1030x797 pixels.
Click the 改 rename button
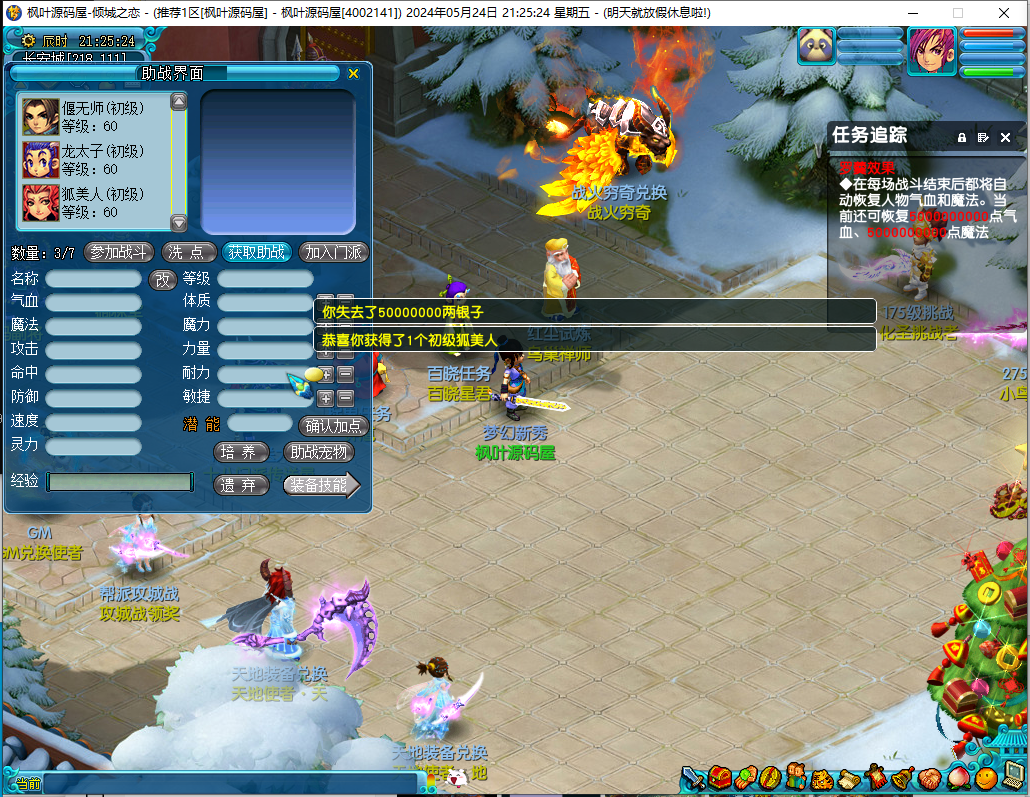point(163,280)
